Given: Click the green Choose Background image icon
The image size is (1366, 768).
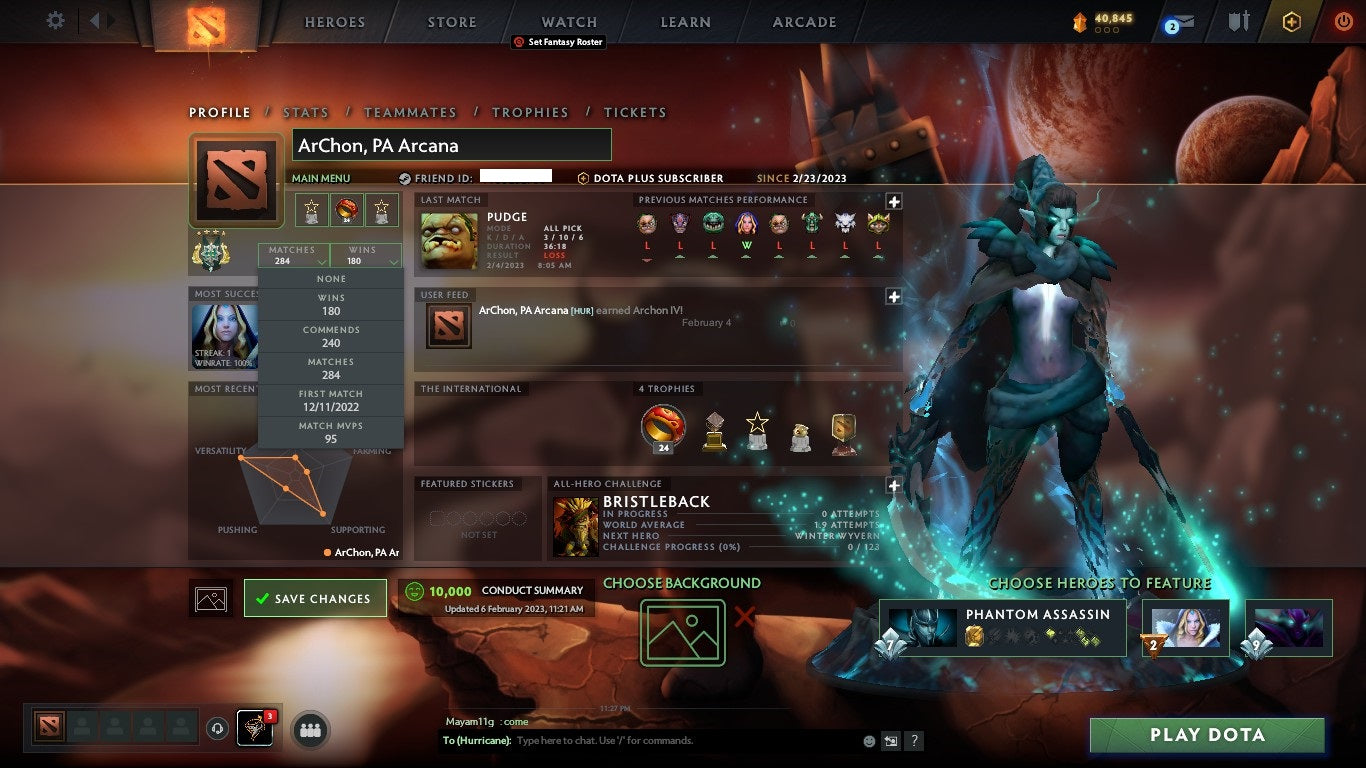Looking at the screenshot, I should [x=683, y=630].
